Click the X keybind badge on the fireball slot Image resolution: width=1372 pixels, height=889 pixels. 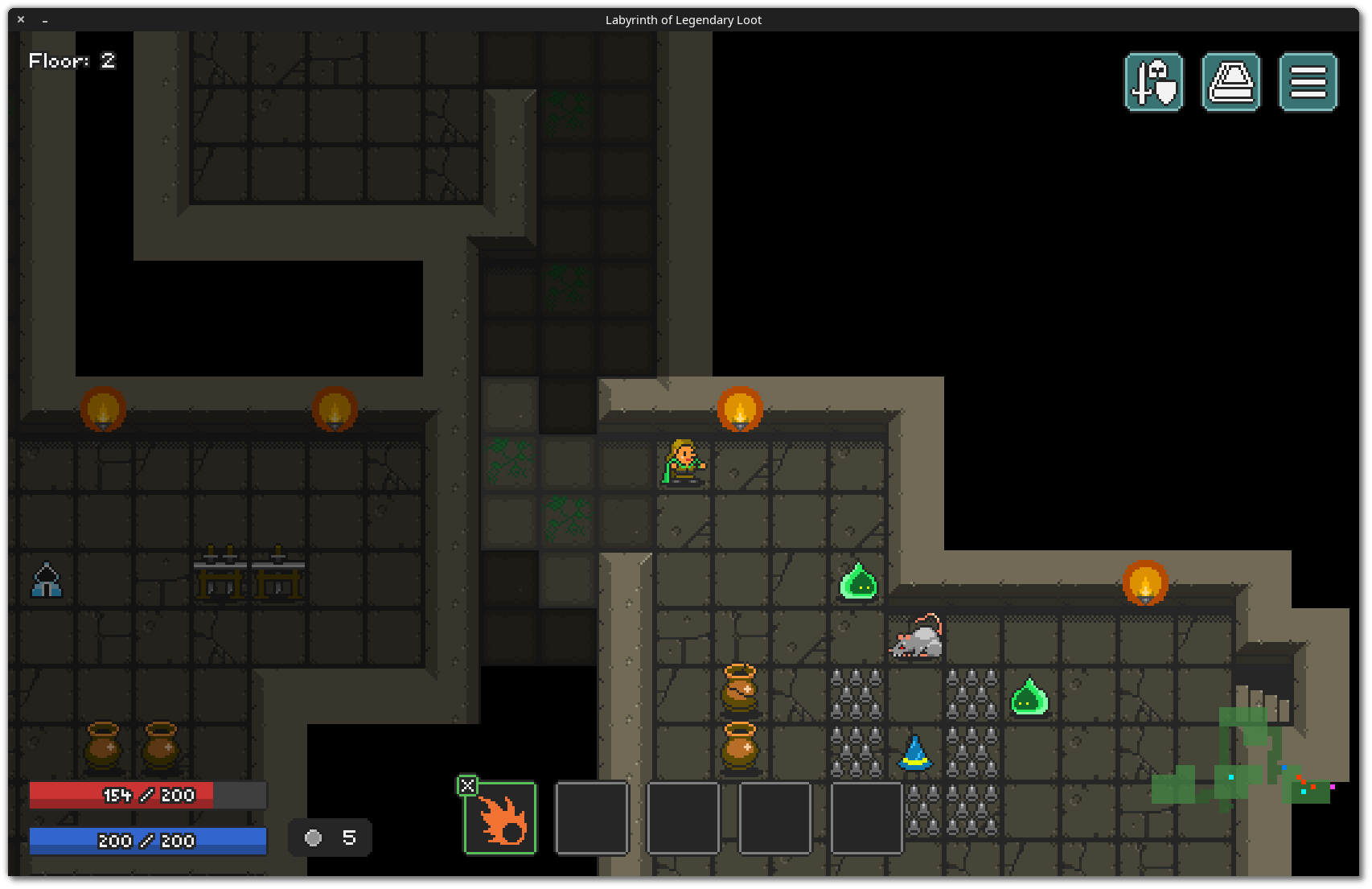tap(468, 785)
